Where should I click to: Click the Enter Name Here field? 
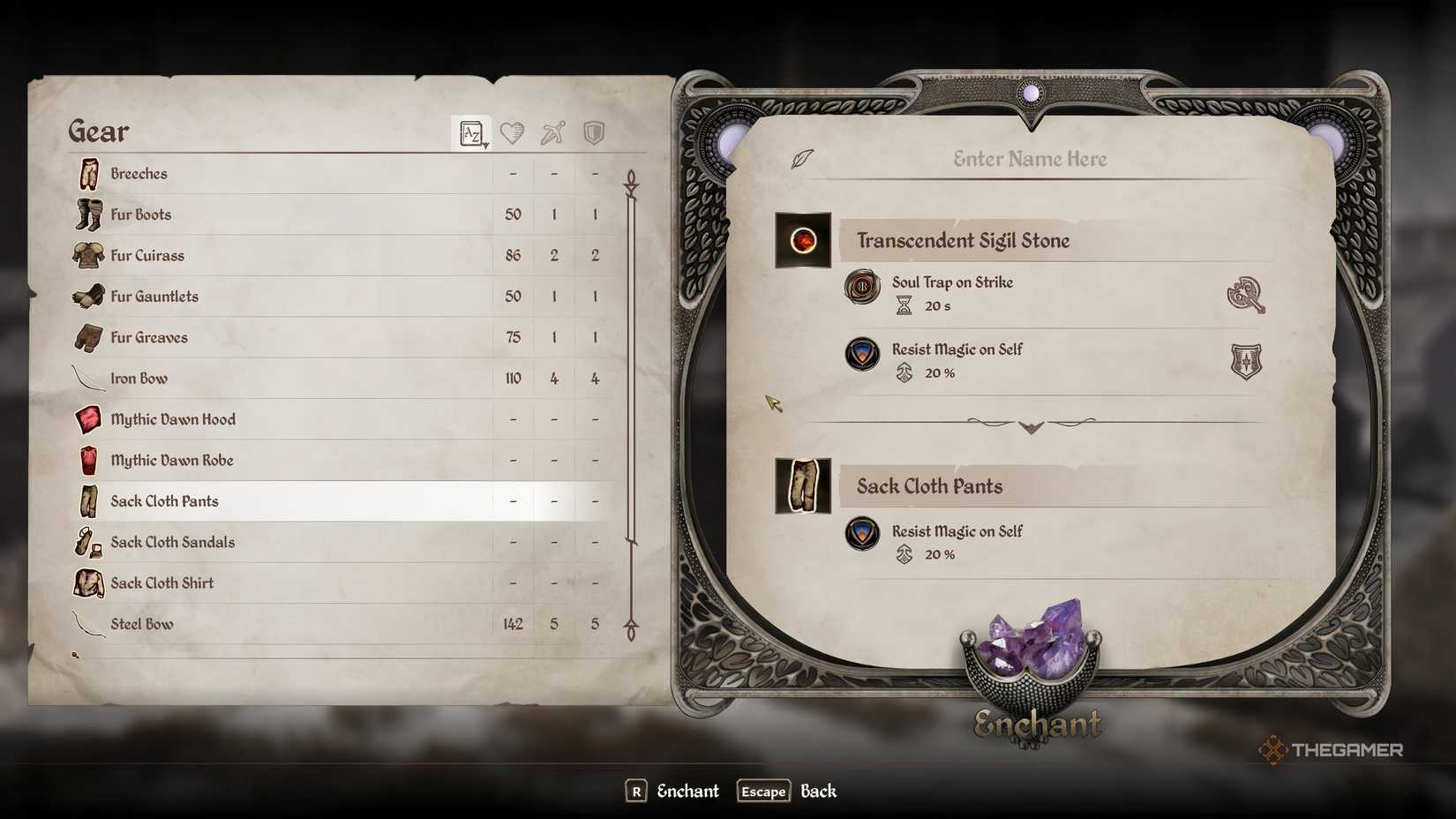pos(1029,159)
